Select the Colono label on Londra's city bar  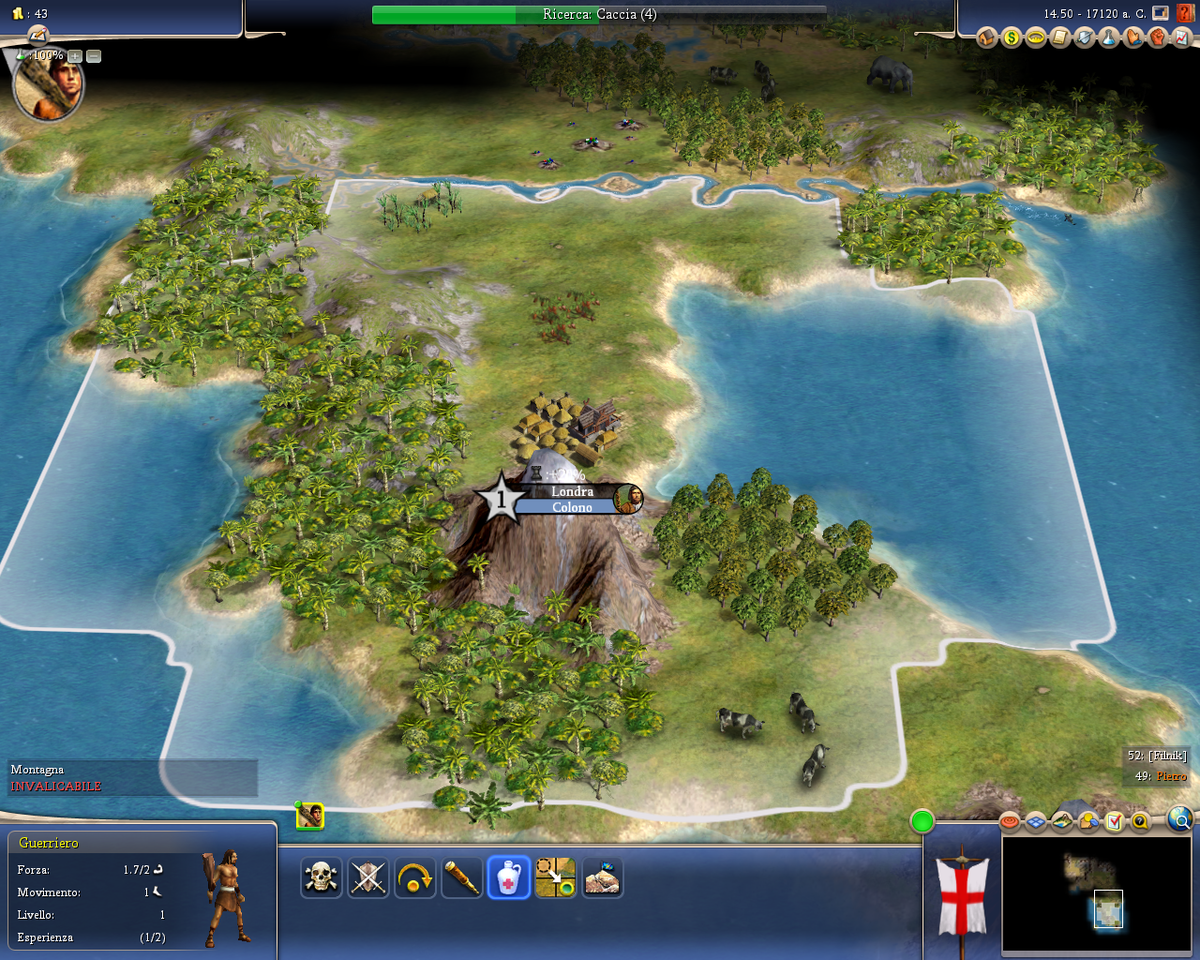pos(572,507)
